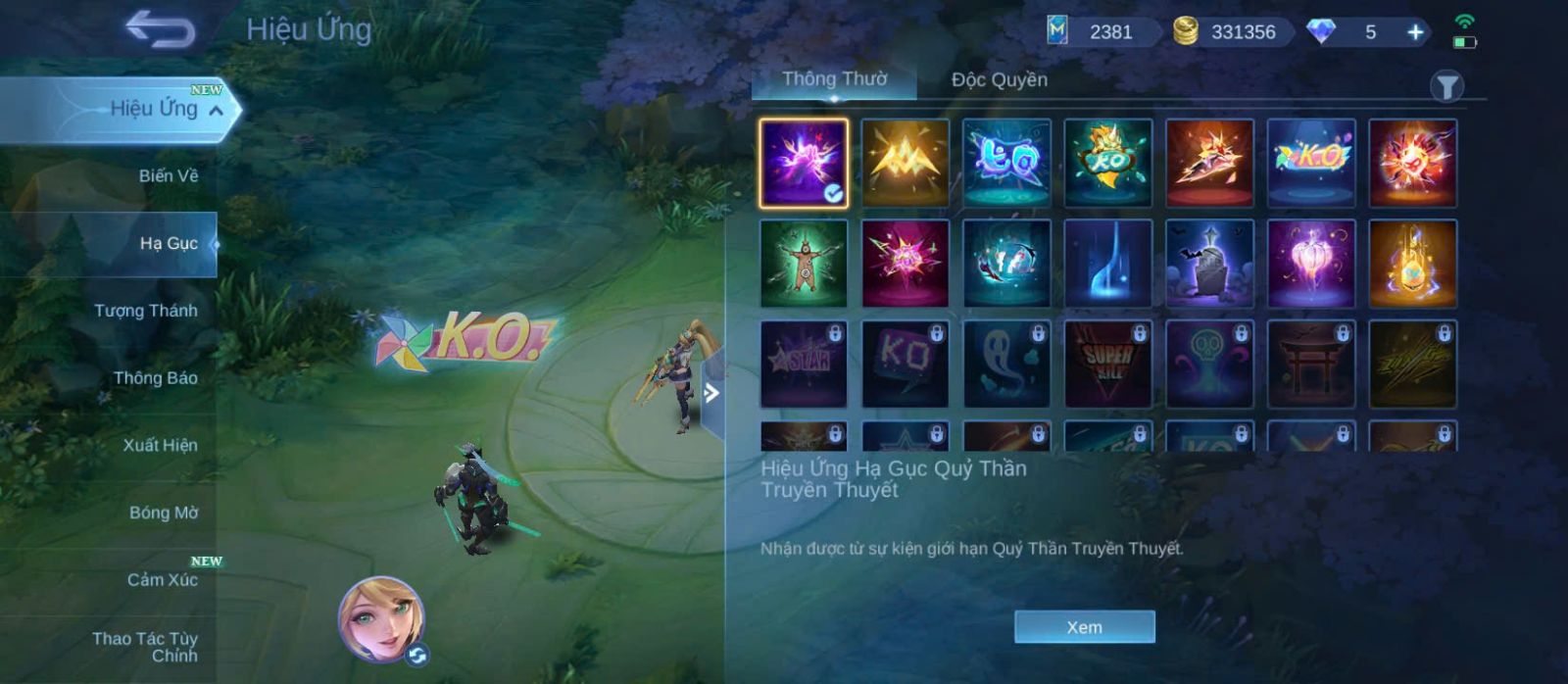The image size is (1568, 684).
Task: Open the Biến Về category
Action: coord(168,176)
